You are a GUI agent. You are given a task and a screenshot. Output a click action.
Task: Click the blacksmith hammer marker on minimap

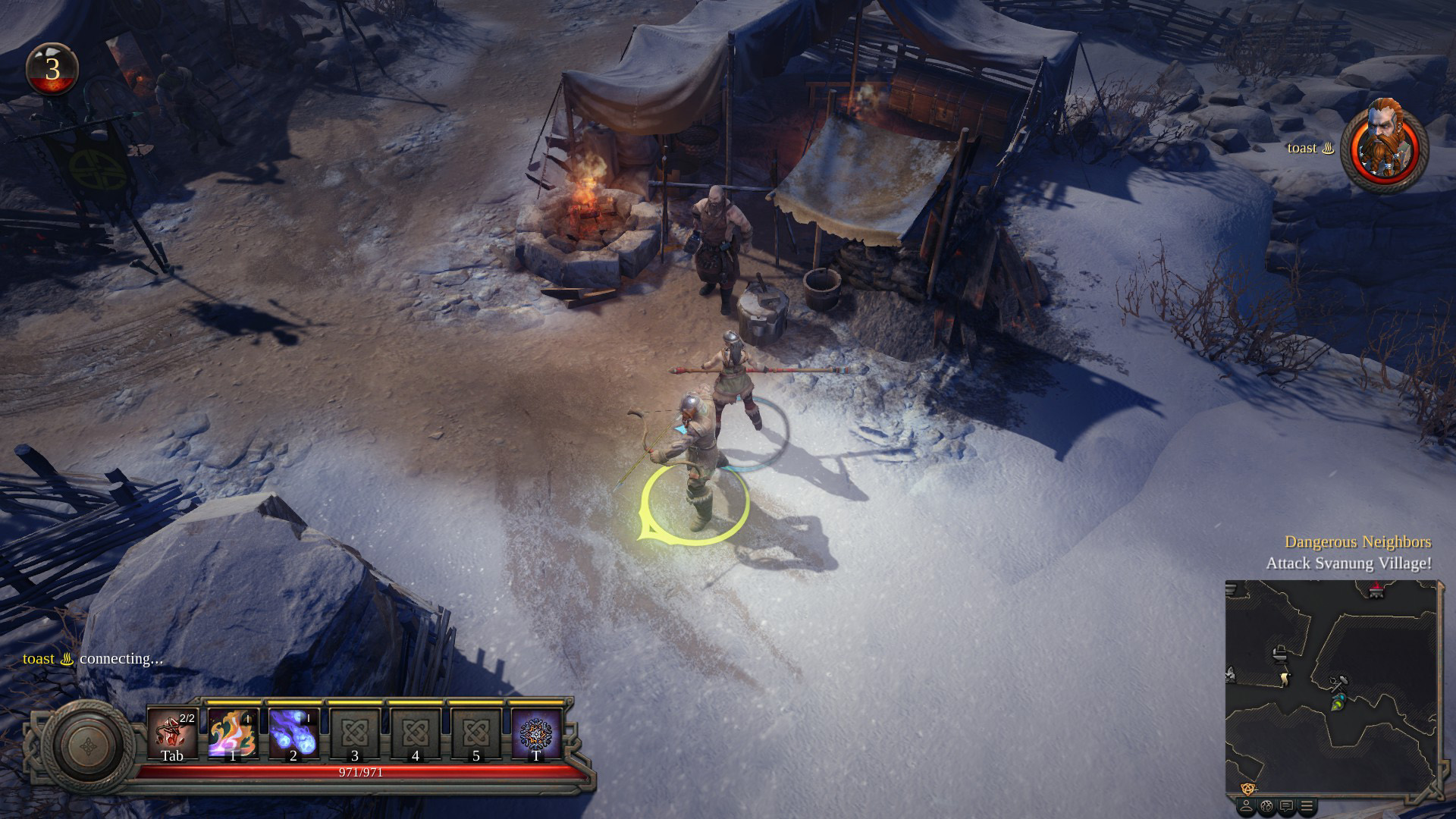tap(1338, 682)
